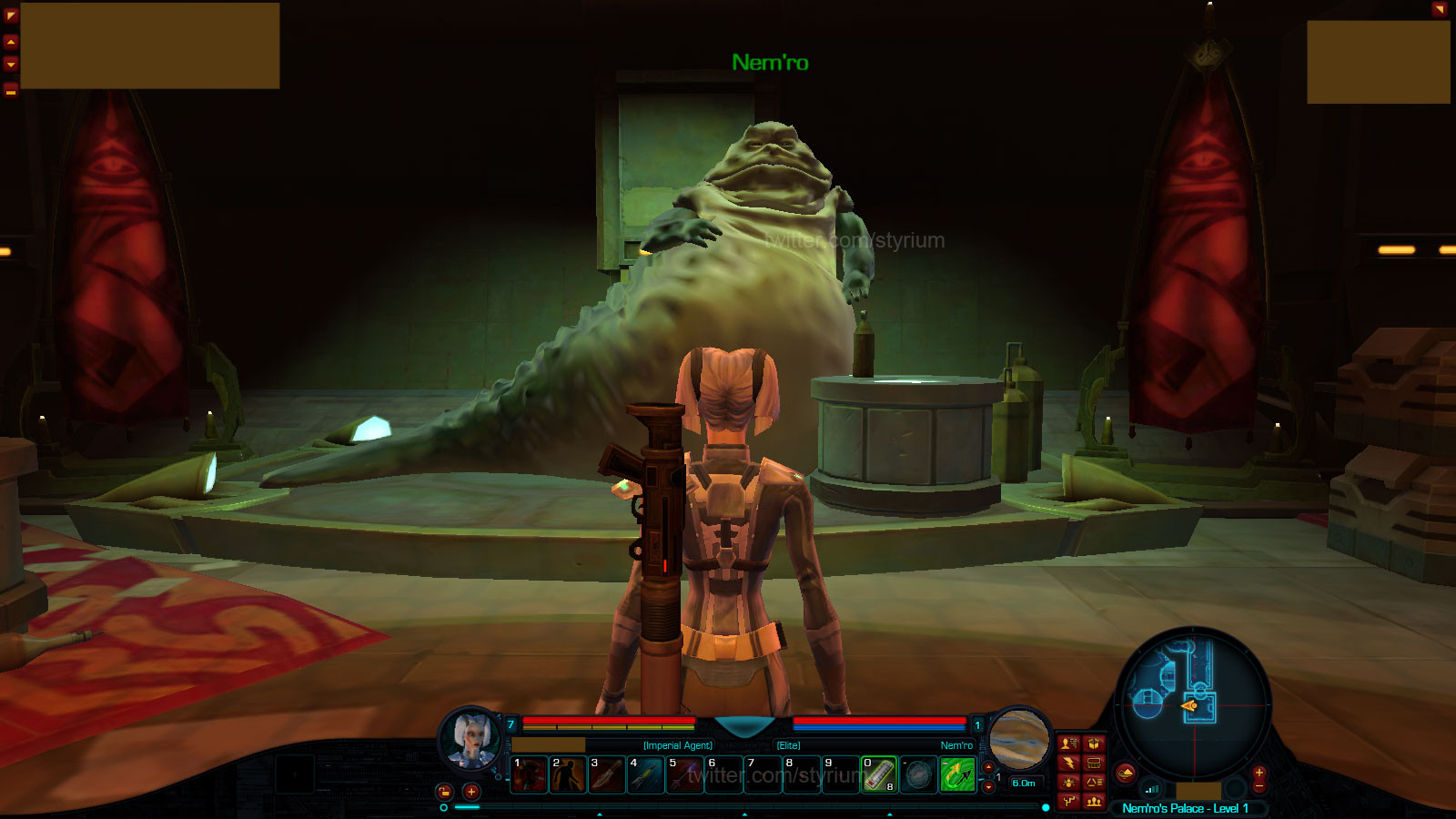Use the silhouette ability in slot 2
This screenshot has width=1456, height=819.
tap(568, 775)
